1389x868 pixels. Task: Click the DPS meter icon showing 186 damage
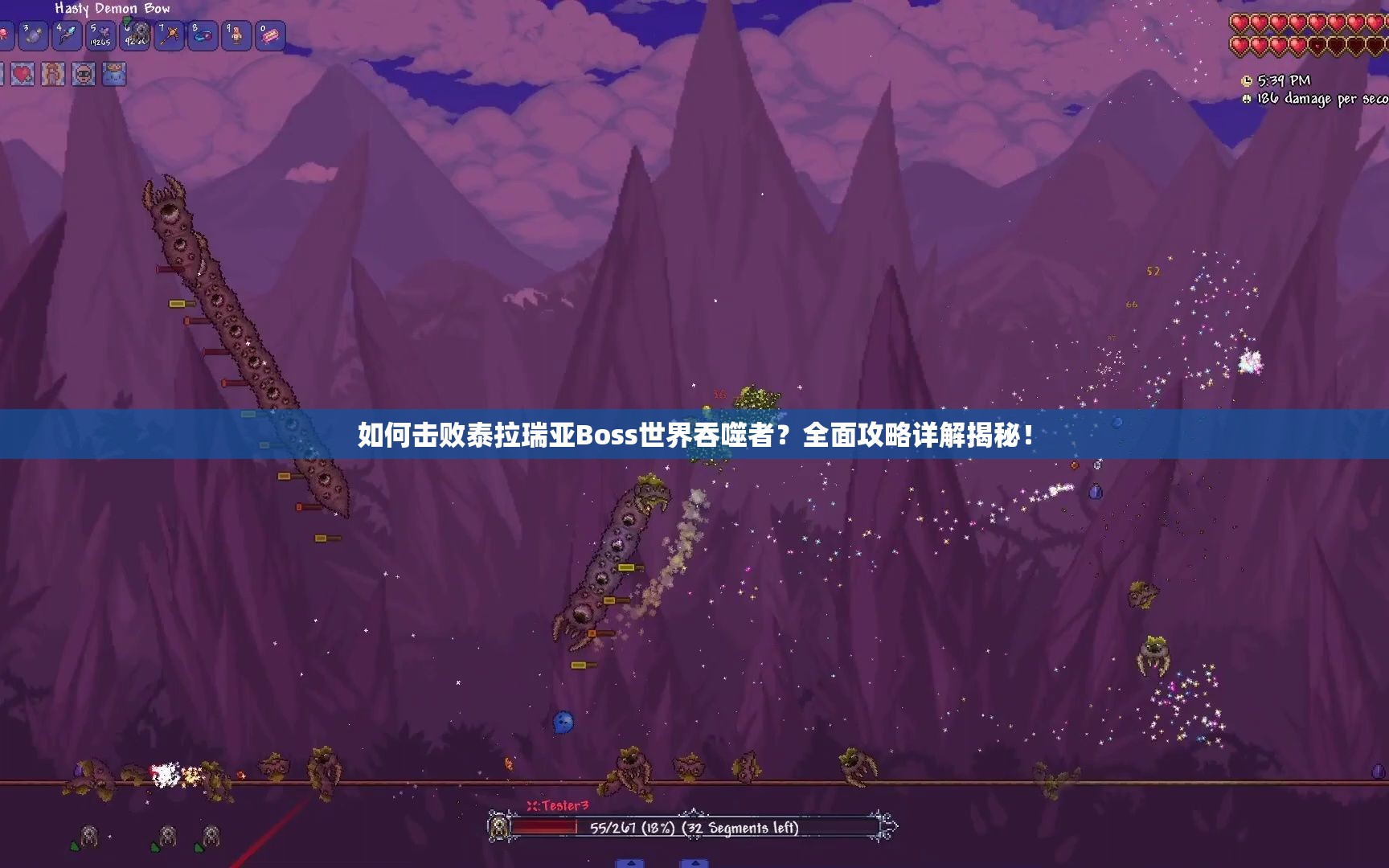point(1246,99)
